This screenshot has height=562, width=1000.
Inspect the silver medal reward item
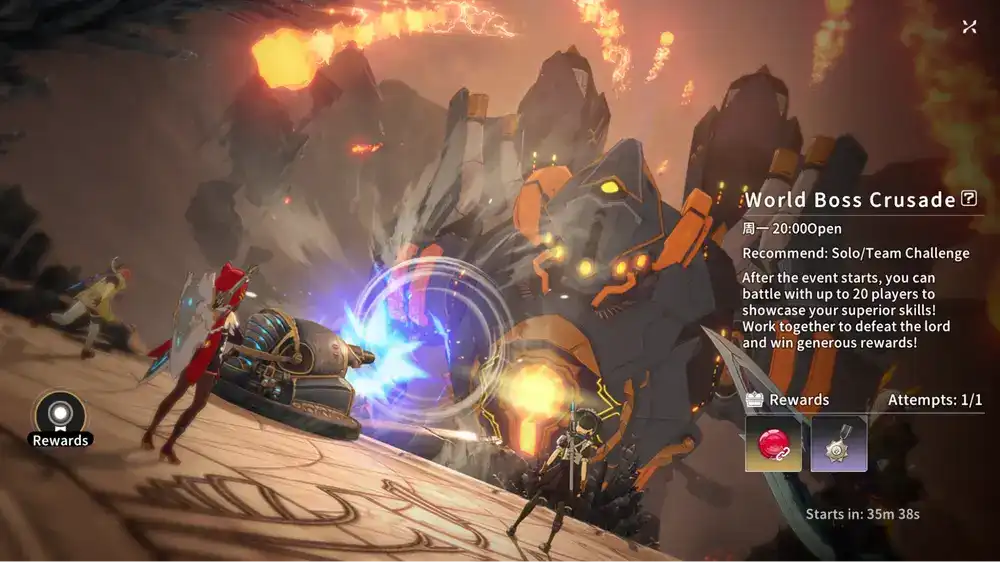(838, 443)
